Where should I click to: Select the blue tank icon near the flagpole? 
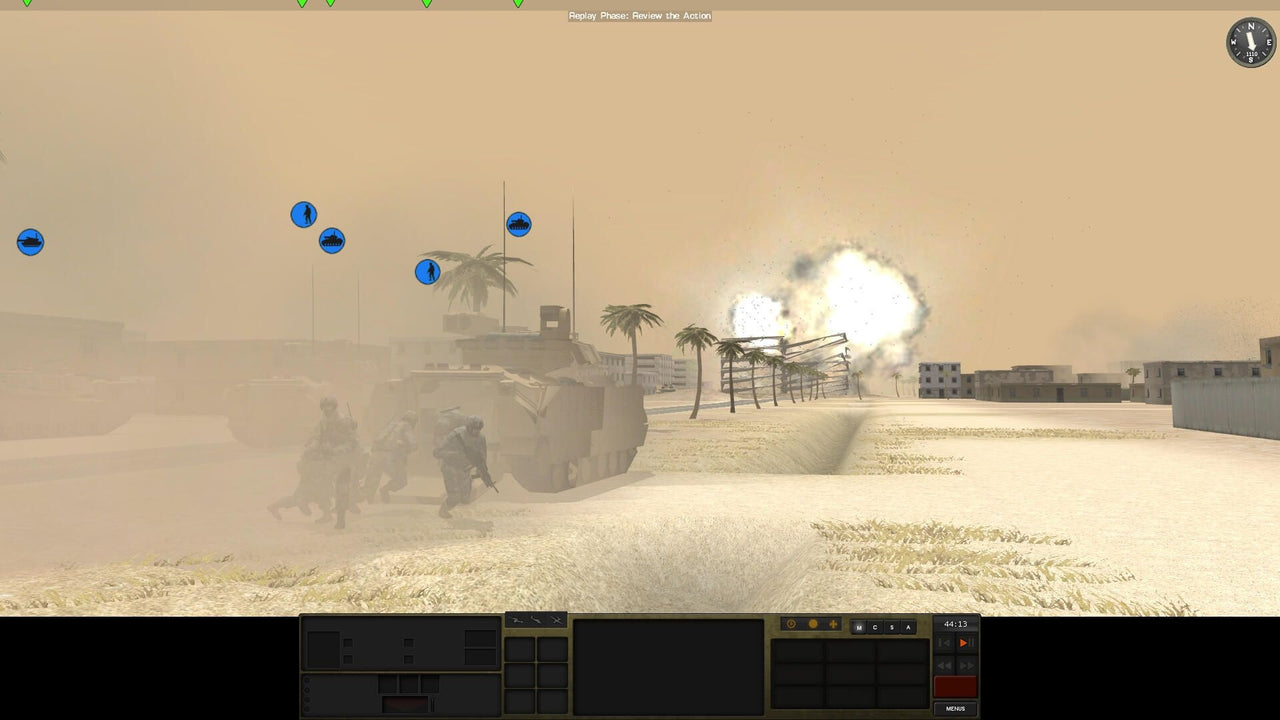(x=518, y=224)
